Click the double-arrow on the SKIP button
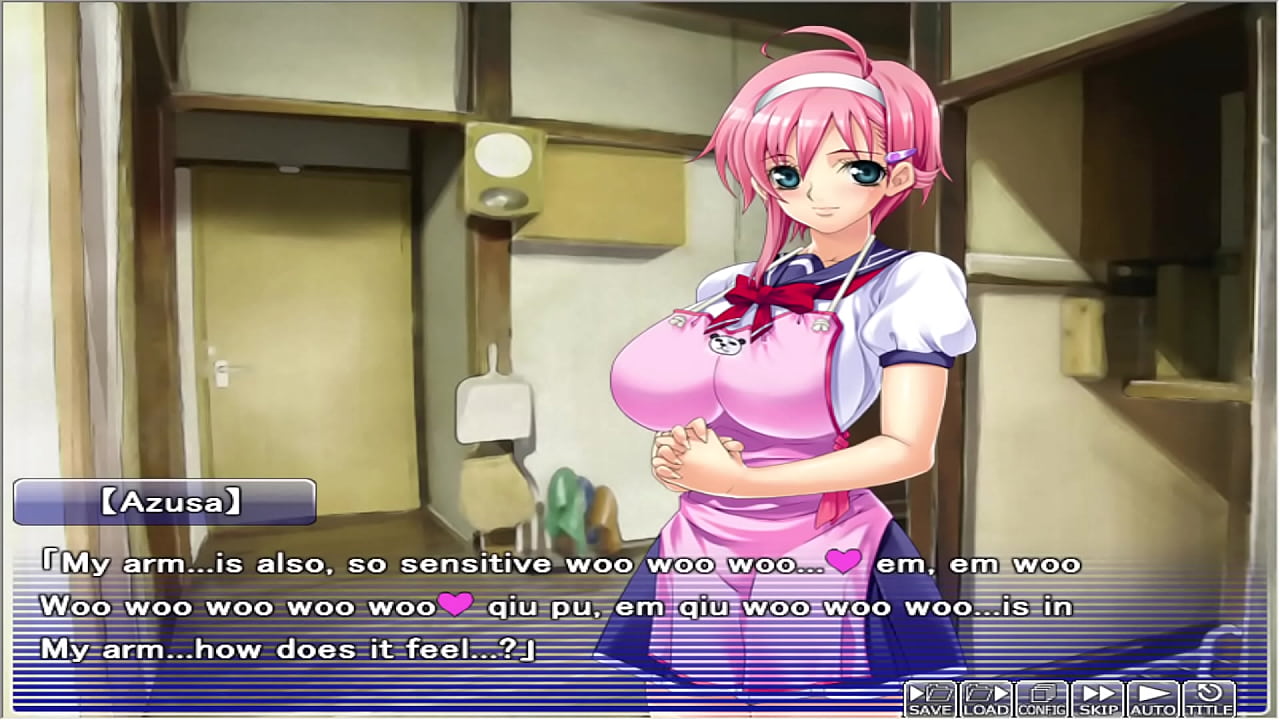The height and width of the screenshot is (720, 1280). point(1097,694)
